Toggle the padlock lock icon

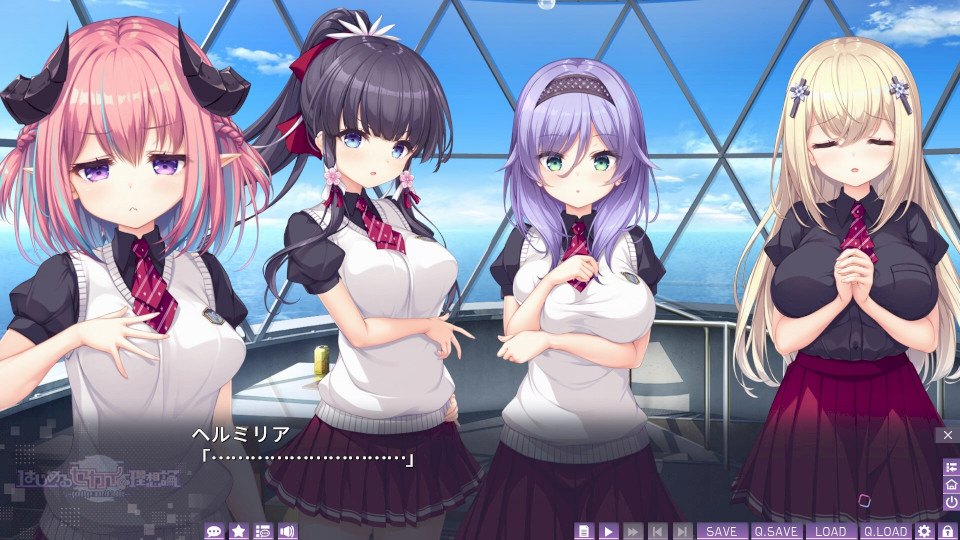point(947,531)
